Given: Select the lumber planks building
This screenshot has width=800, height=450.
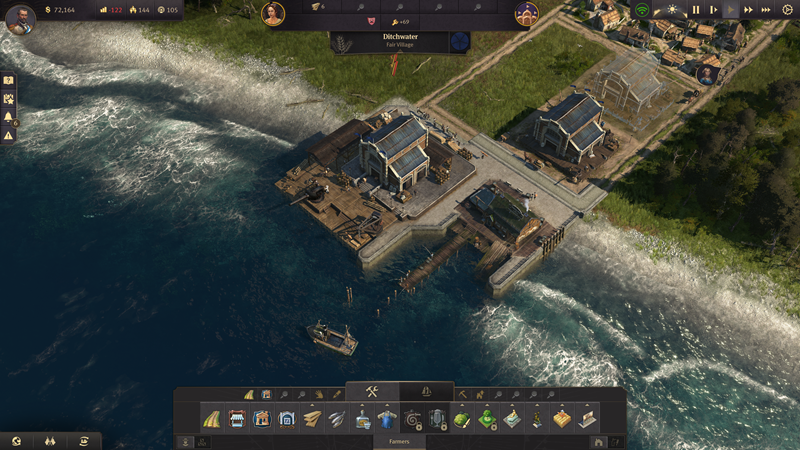Looking at the screenshot, I should point(312,419).
